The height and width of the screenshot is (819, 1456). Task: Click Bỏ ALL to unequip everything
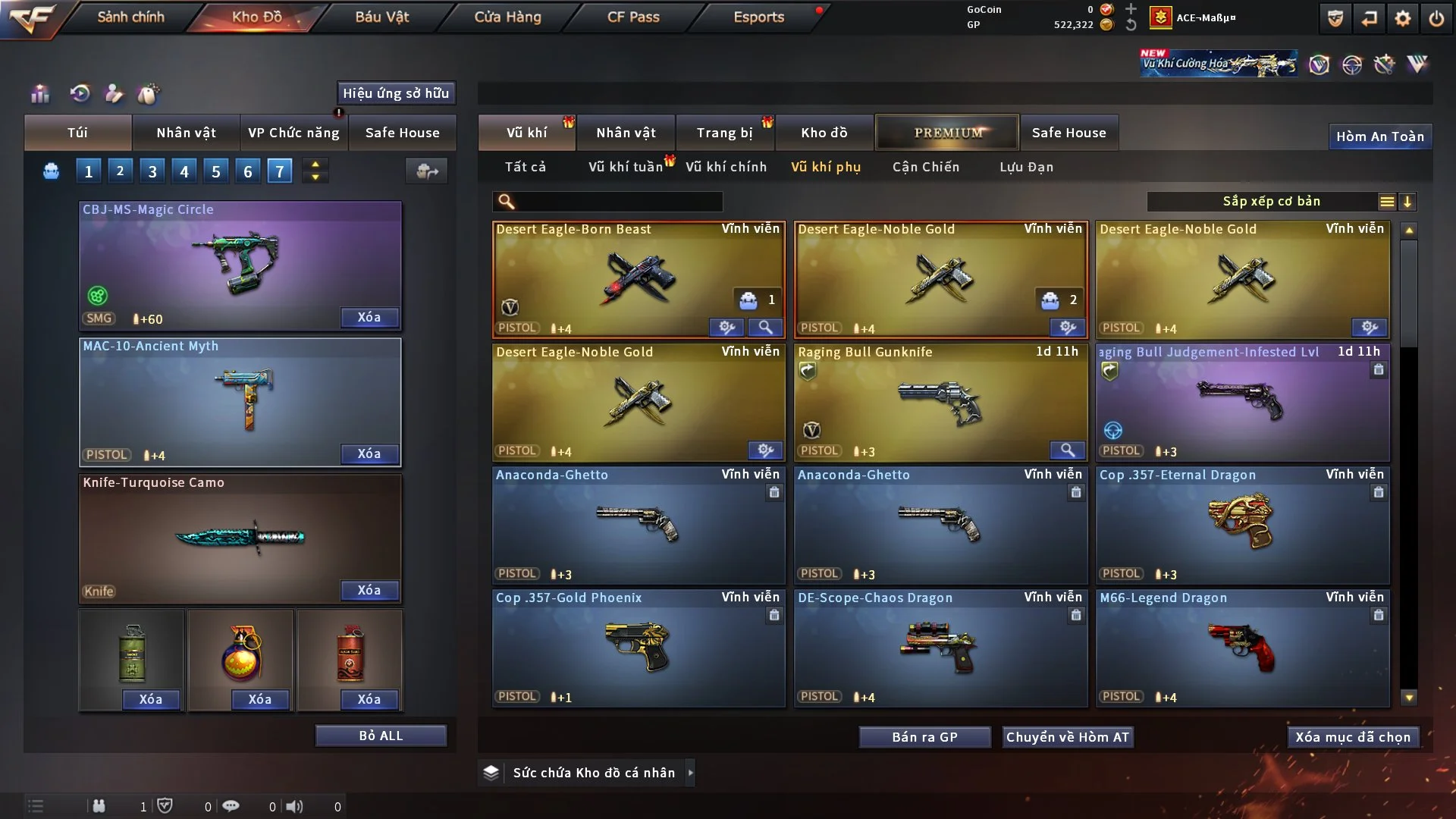[381, 736]
